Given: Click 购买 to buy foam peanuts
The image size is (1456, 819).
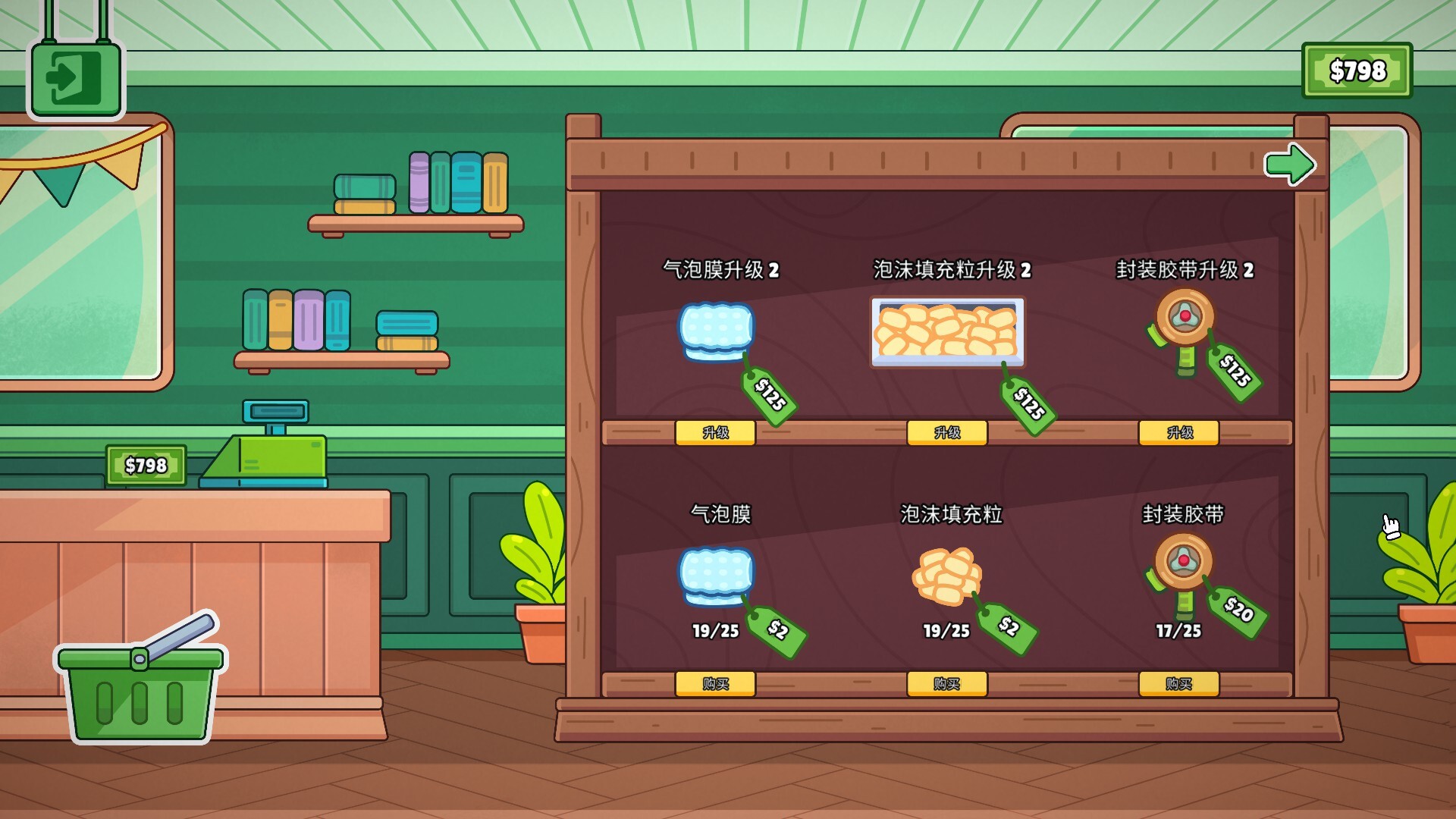Looking at the screenshot, I should (x=946, y=683).
